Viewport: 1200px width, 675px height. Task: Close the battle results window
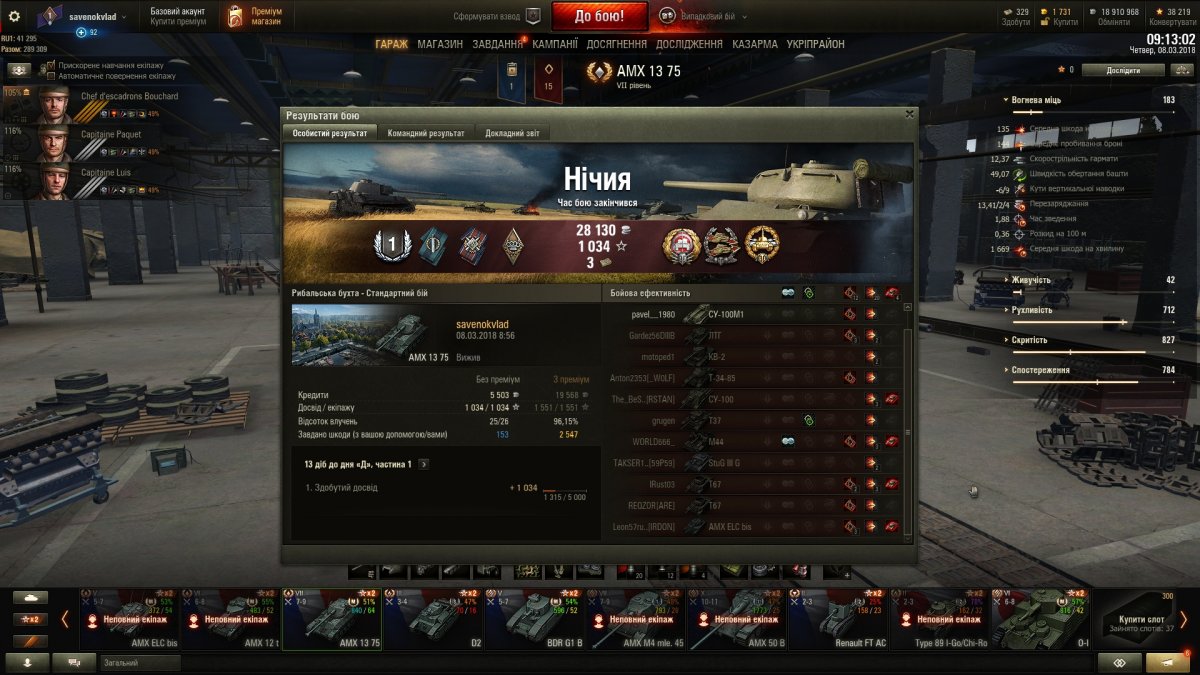[x=909, y=114]
